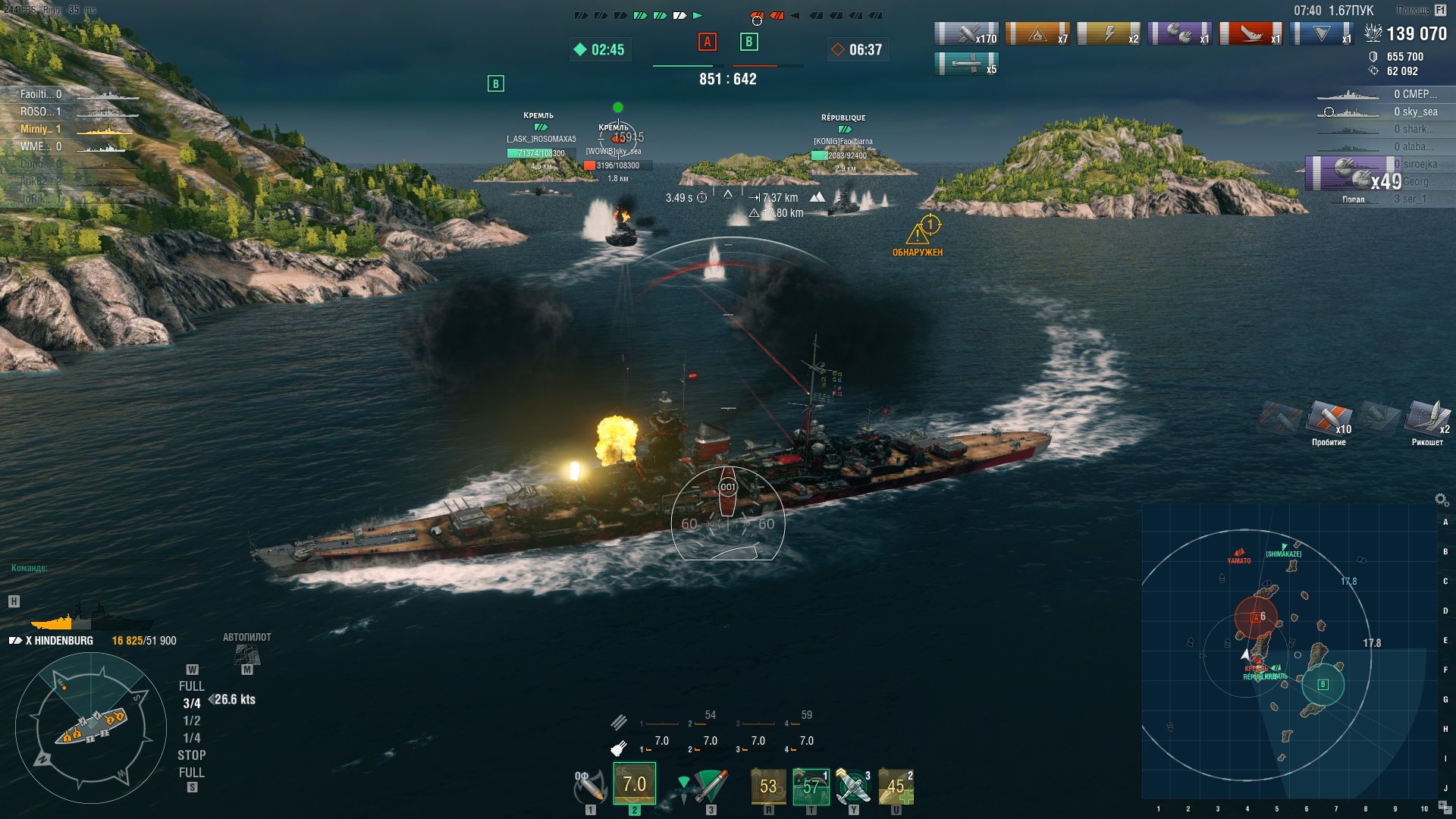Click capture point B on the minimap
The height and width of the screenshot is (819, 1456).
pyautogui.click(x=1323, y=684)
